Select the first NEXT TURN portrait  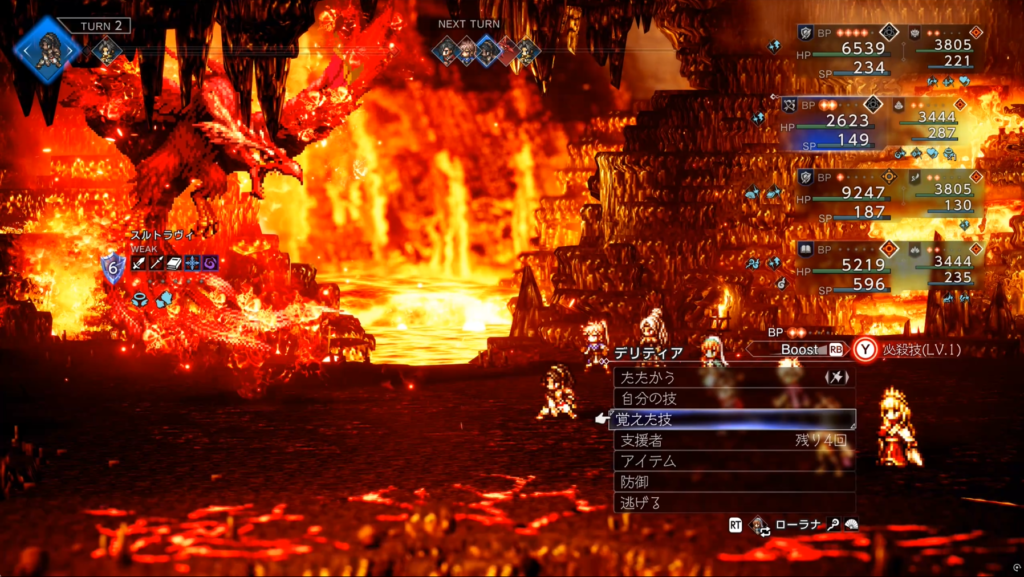click(446, 51)
